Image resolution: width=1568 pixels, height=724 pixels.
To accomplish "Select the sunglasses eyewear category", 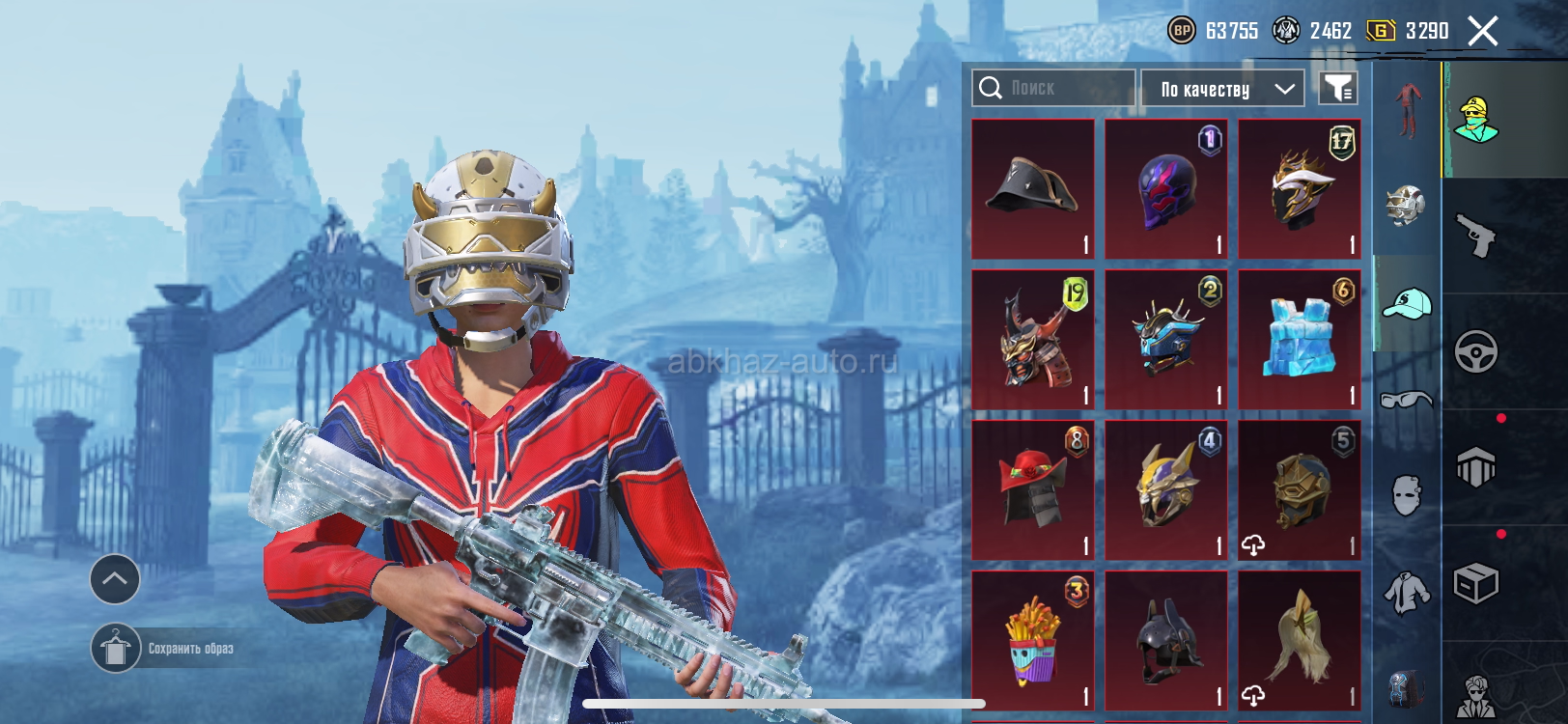I will pyautogui.click(x=1407, y=399).
